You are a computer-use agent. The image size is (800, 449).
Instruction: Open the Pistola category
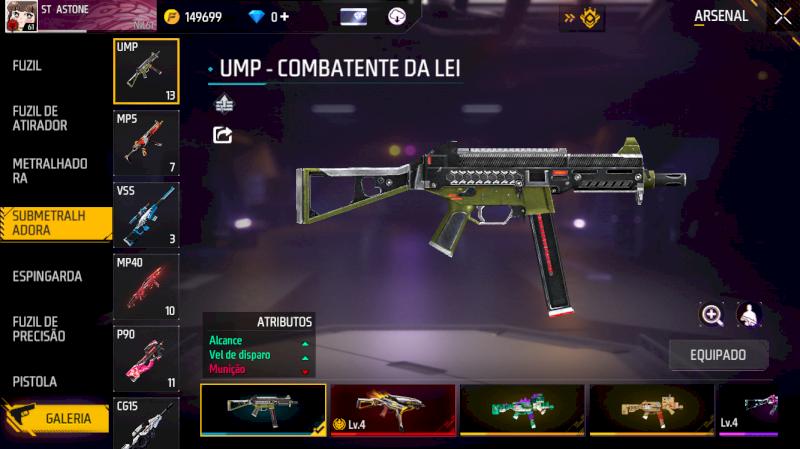35,382
